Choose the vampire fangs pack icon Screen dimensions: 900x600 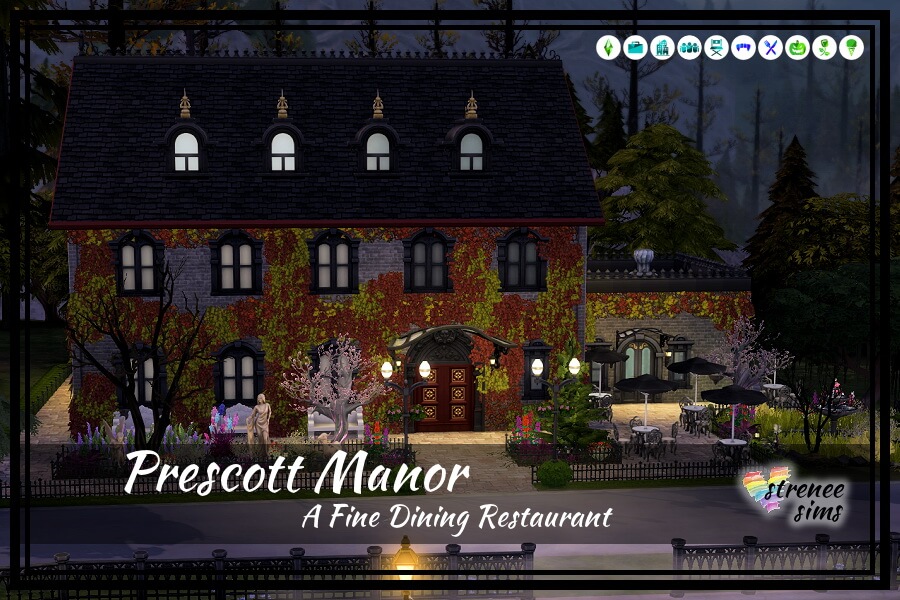743,47
